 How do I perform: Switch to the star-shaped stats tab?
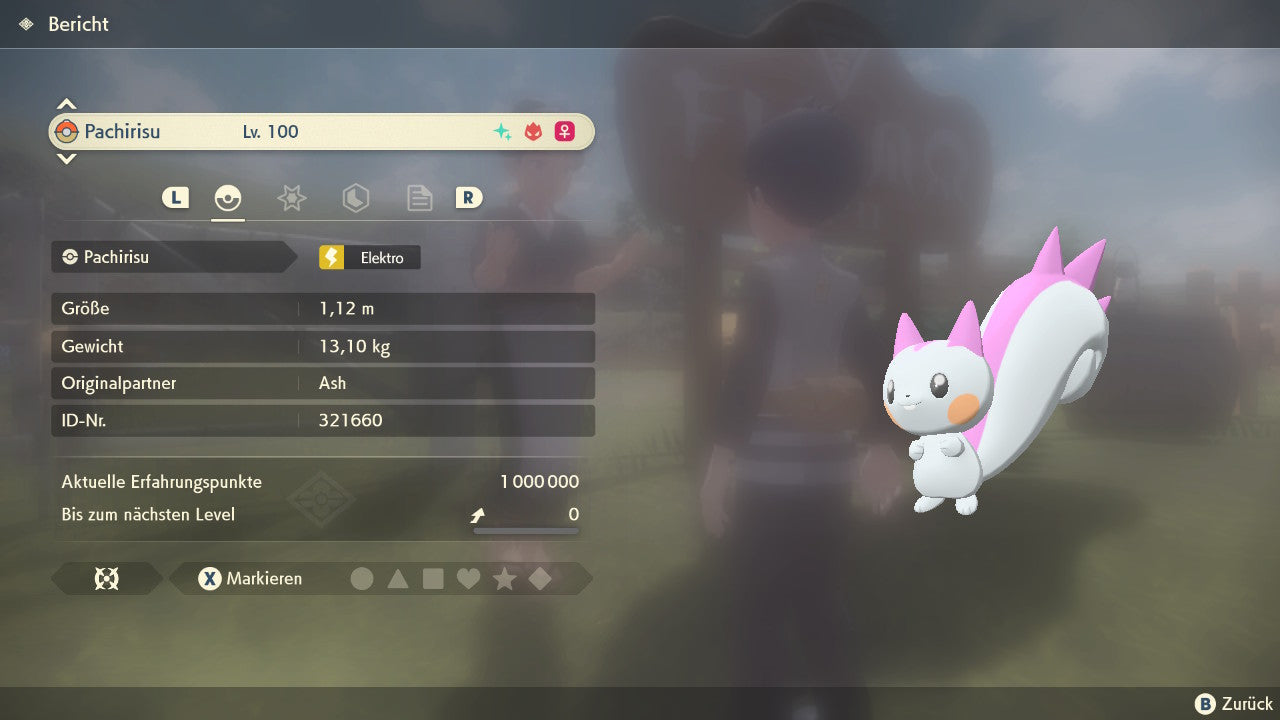point(291,198)
